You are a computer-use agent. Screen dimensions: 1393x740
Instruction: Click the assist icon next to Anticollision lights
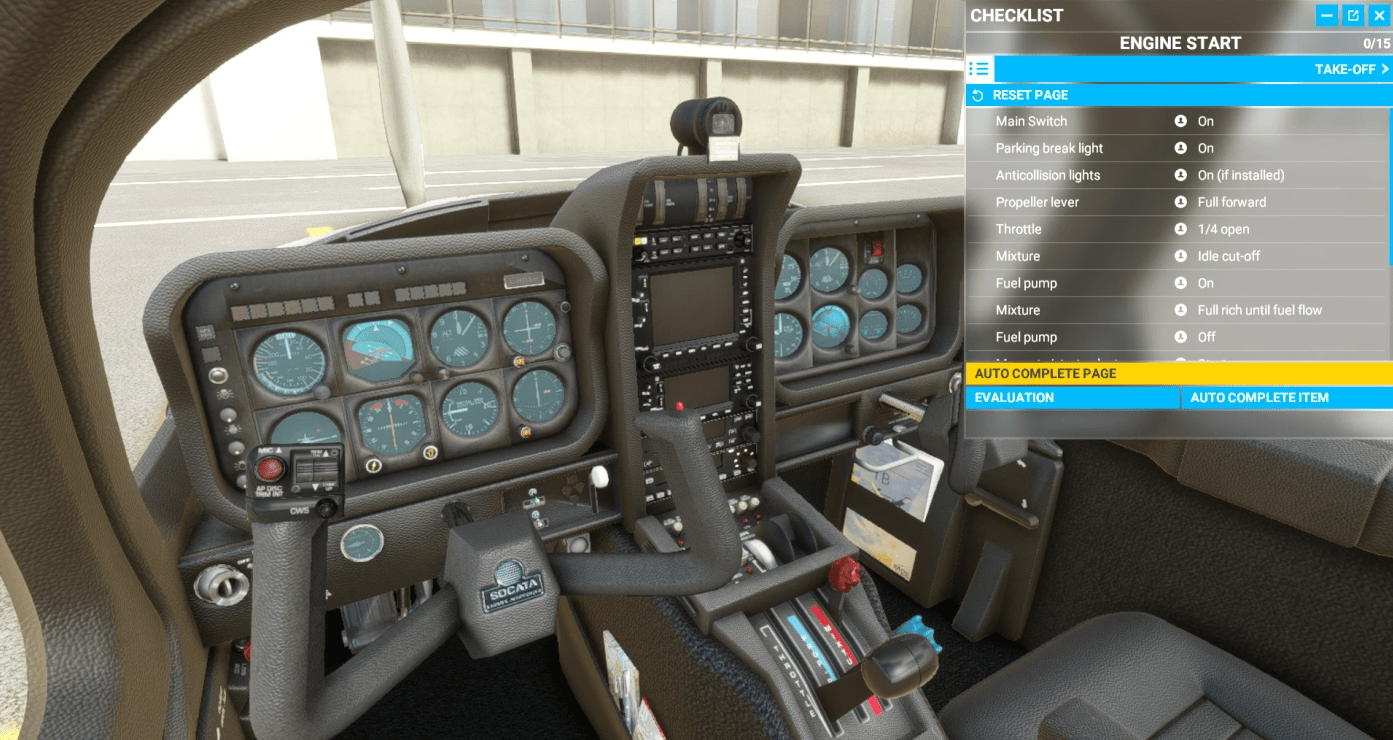point(1181,175)
